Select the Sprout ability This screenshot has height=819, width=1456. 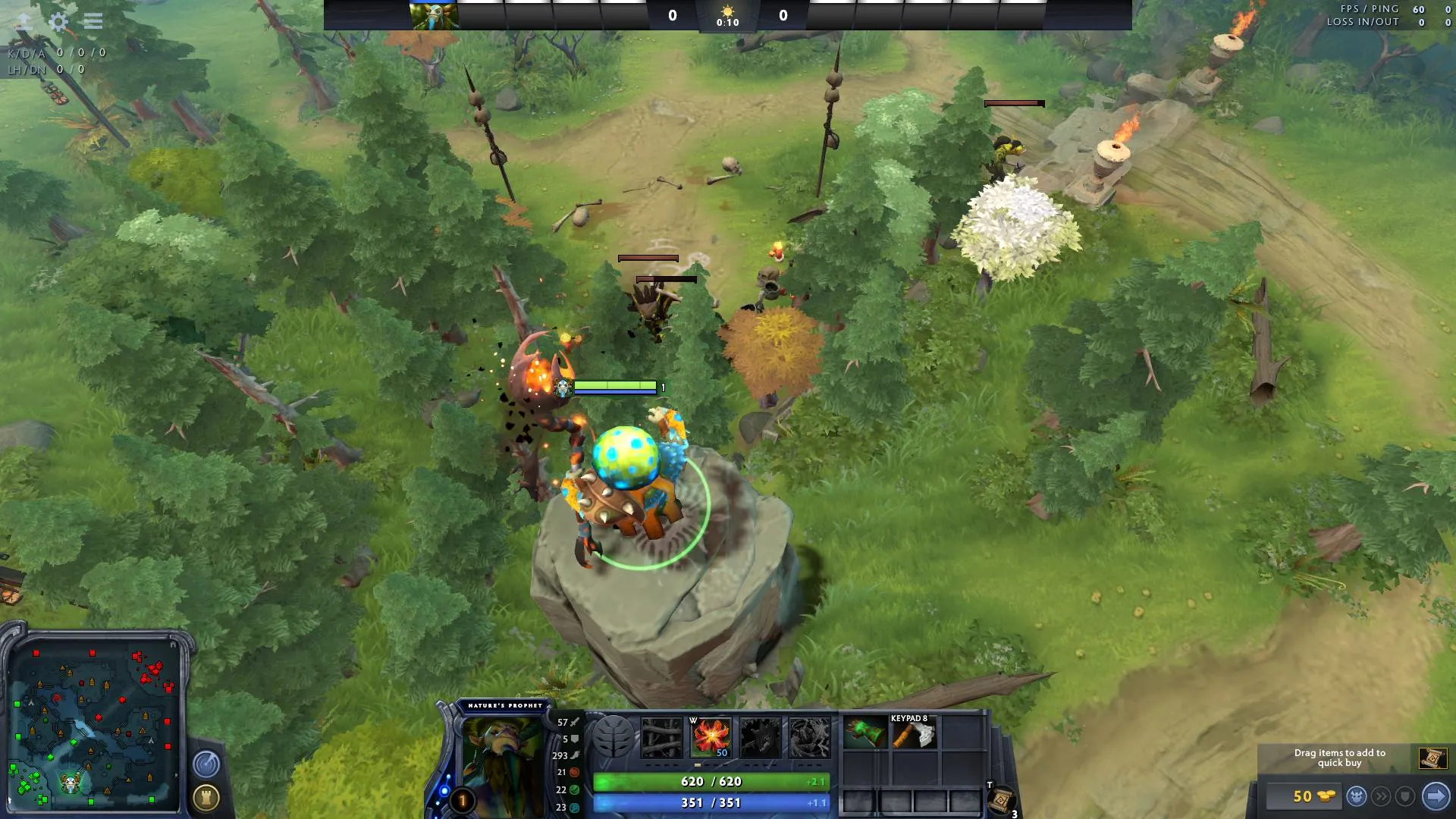click(662, 737)
